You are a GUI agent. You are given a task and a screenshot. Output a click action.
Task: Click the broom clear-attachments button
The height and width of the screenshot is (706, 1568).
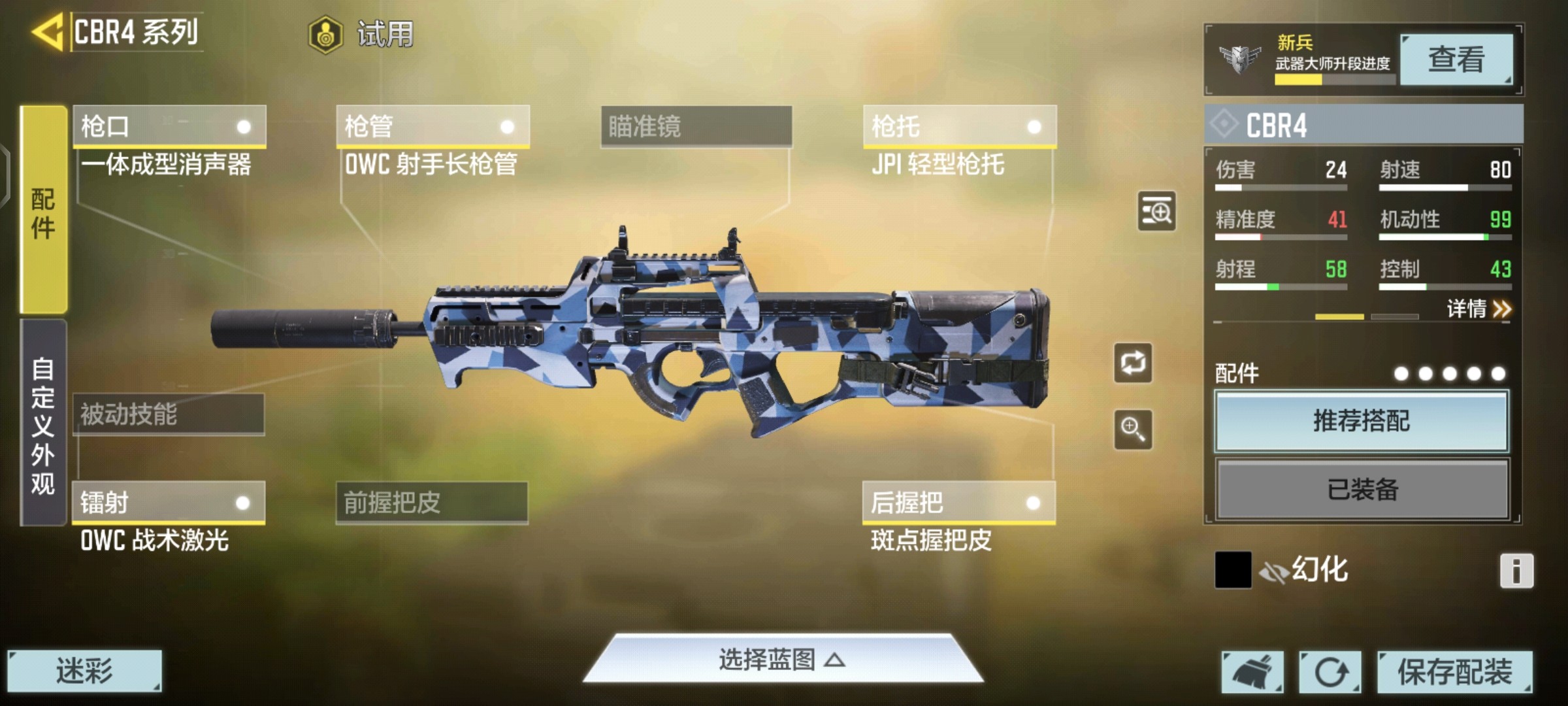click(1252, 671)
